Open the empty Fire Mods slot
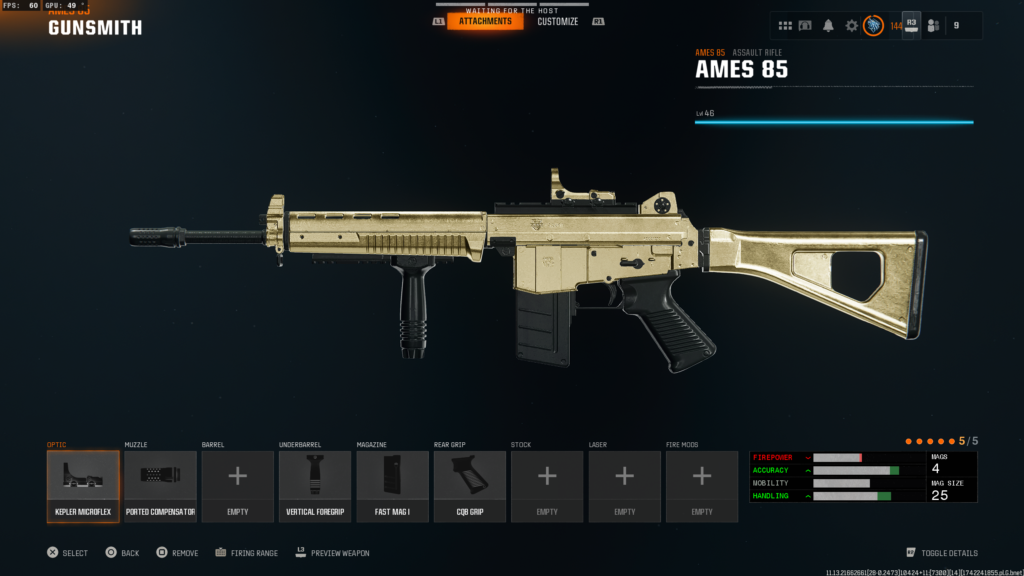 pos(702,486)
